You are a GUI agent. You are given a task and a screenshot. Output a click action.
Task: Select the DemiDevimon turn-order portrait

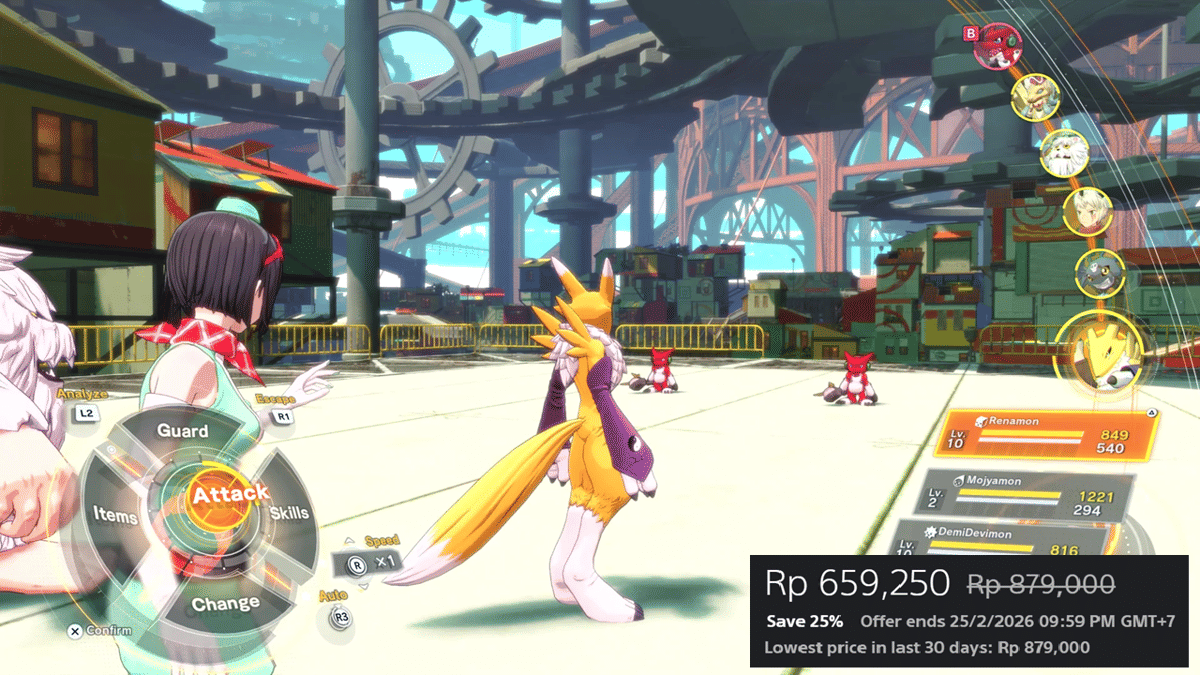[x=1099, y=274]
